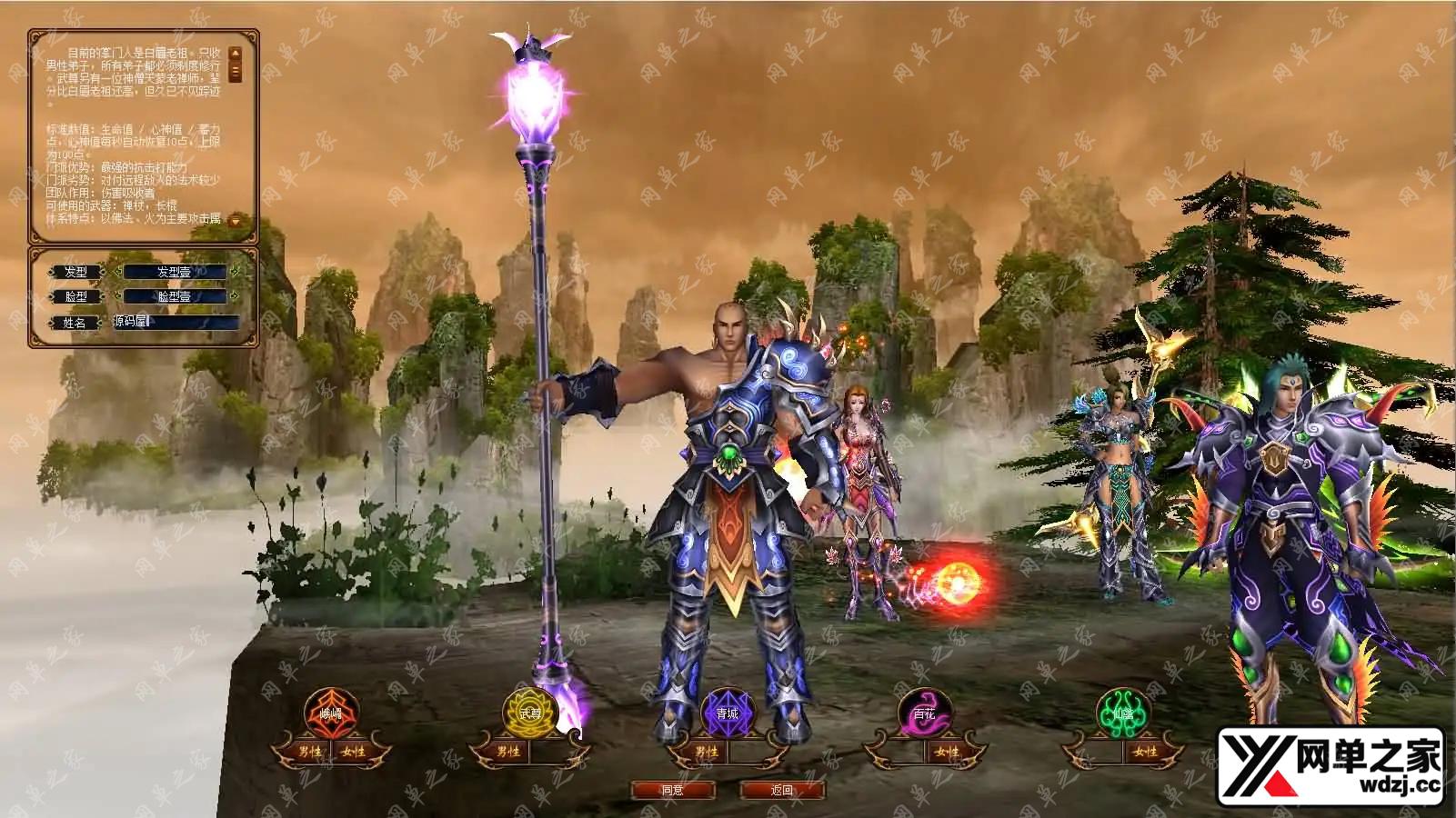Image resolution: width=1456 pixels, height=818 pixels.
Task: Select the green 仙盟 faction emblem
Action: [x=1123, y=713]
